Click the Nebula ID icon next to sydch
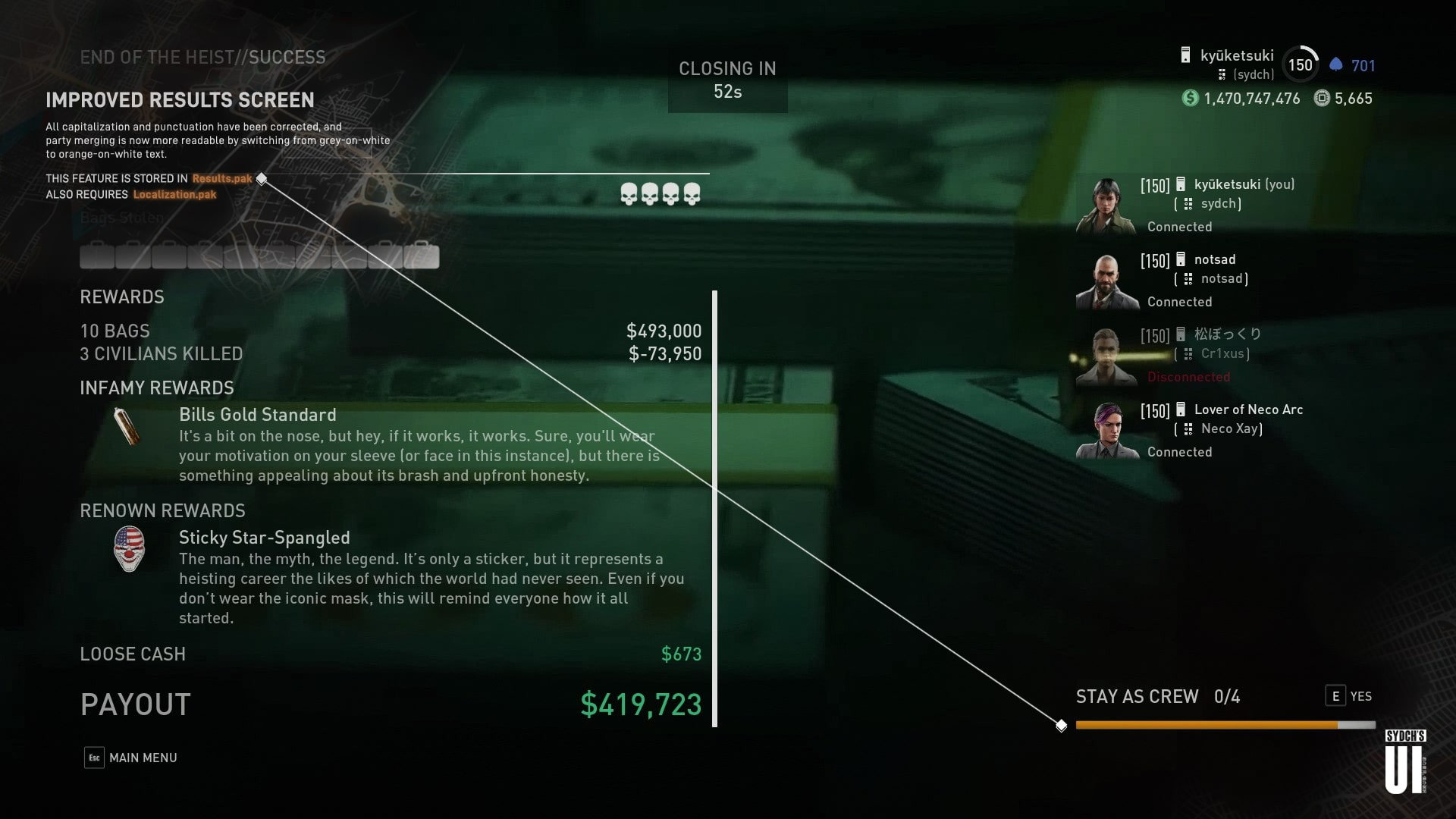The width and height of the screenshot is (1456, 819). pos(1223,75)
